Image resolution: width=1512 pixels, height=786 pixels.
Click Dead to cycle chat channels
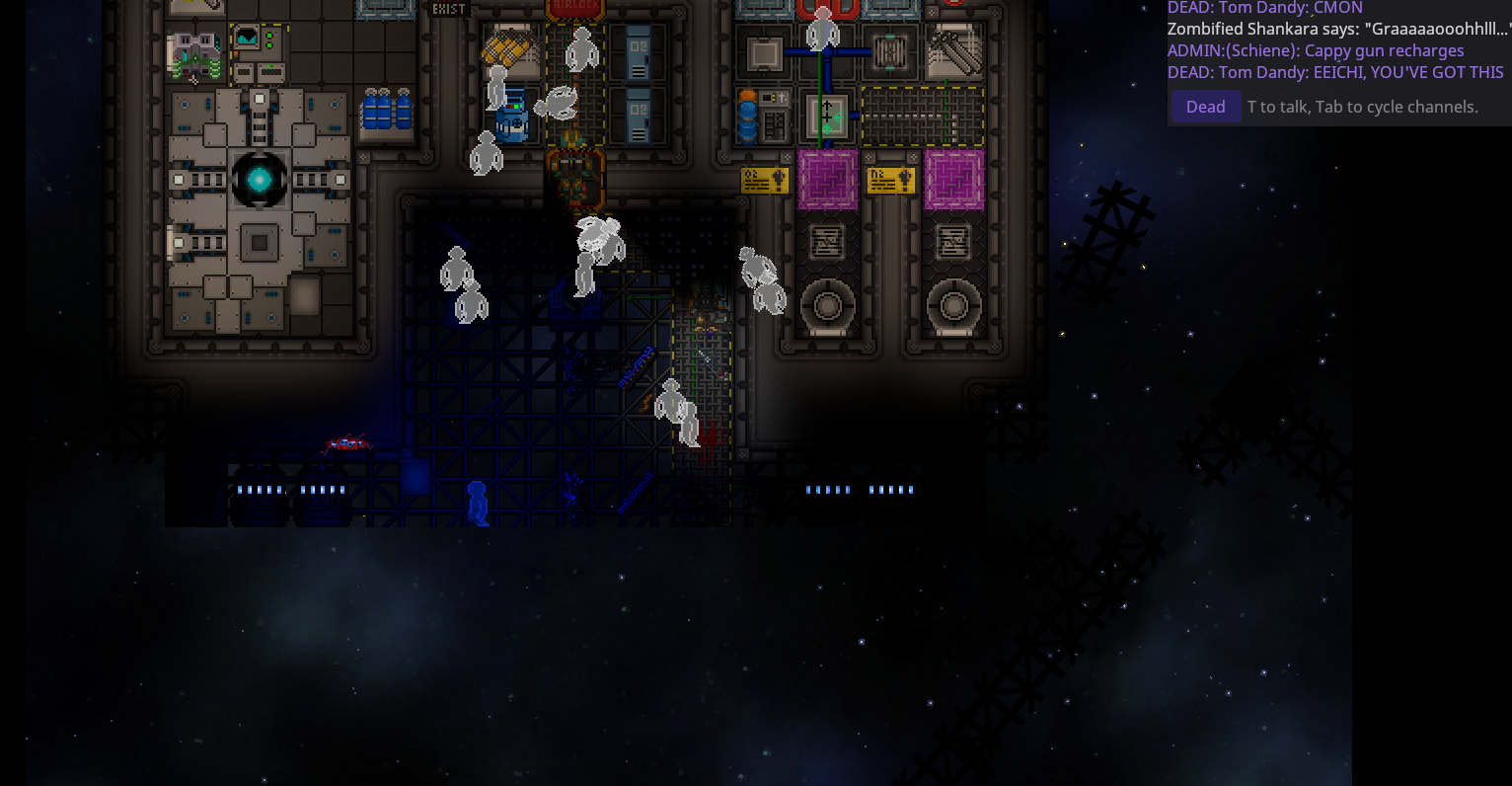(1205, 106)
